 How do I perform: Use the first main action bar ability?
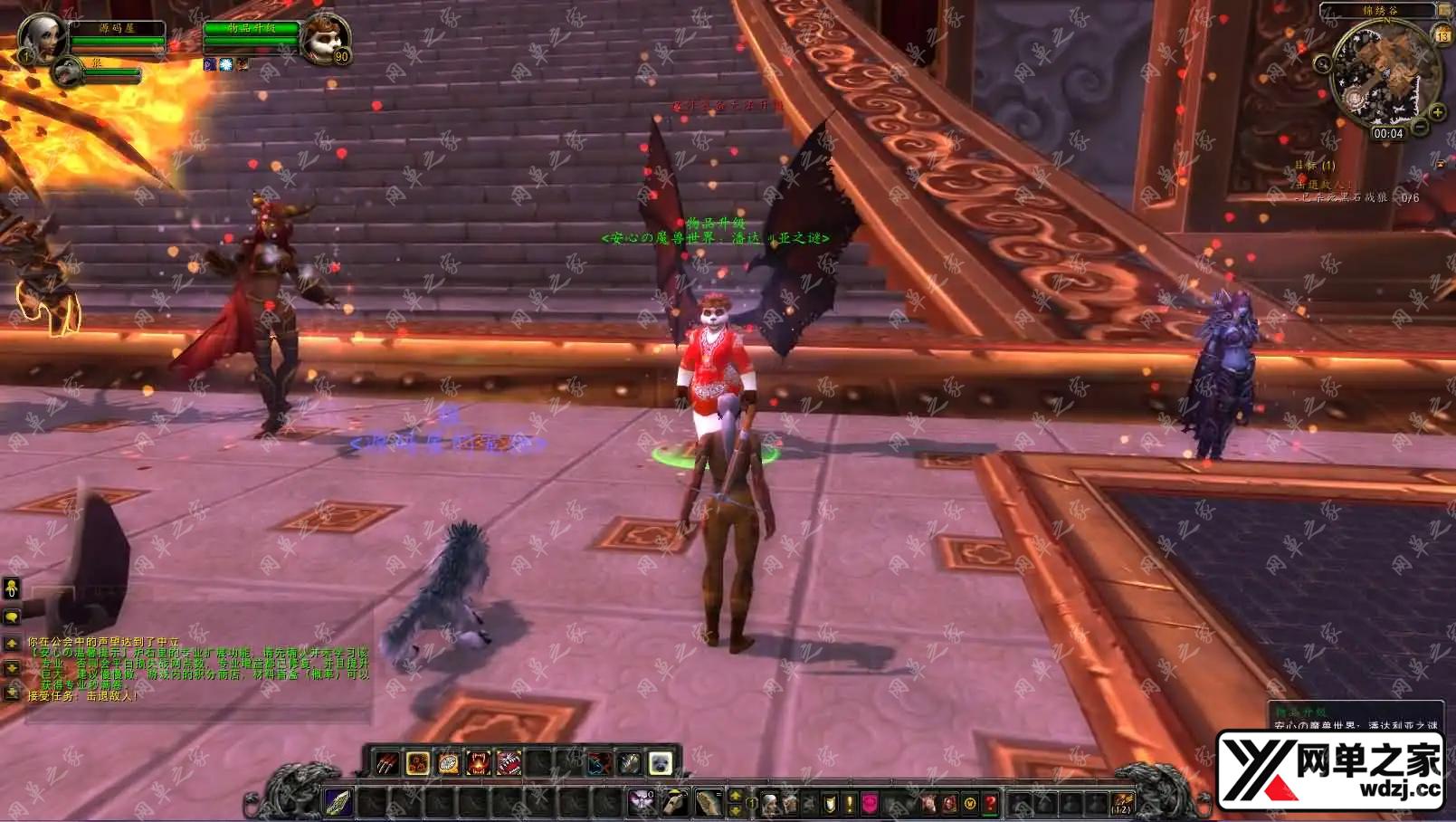(338, 802)
